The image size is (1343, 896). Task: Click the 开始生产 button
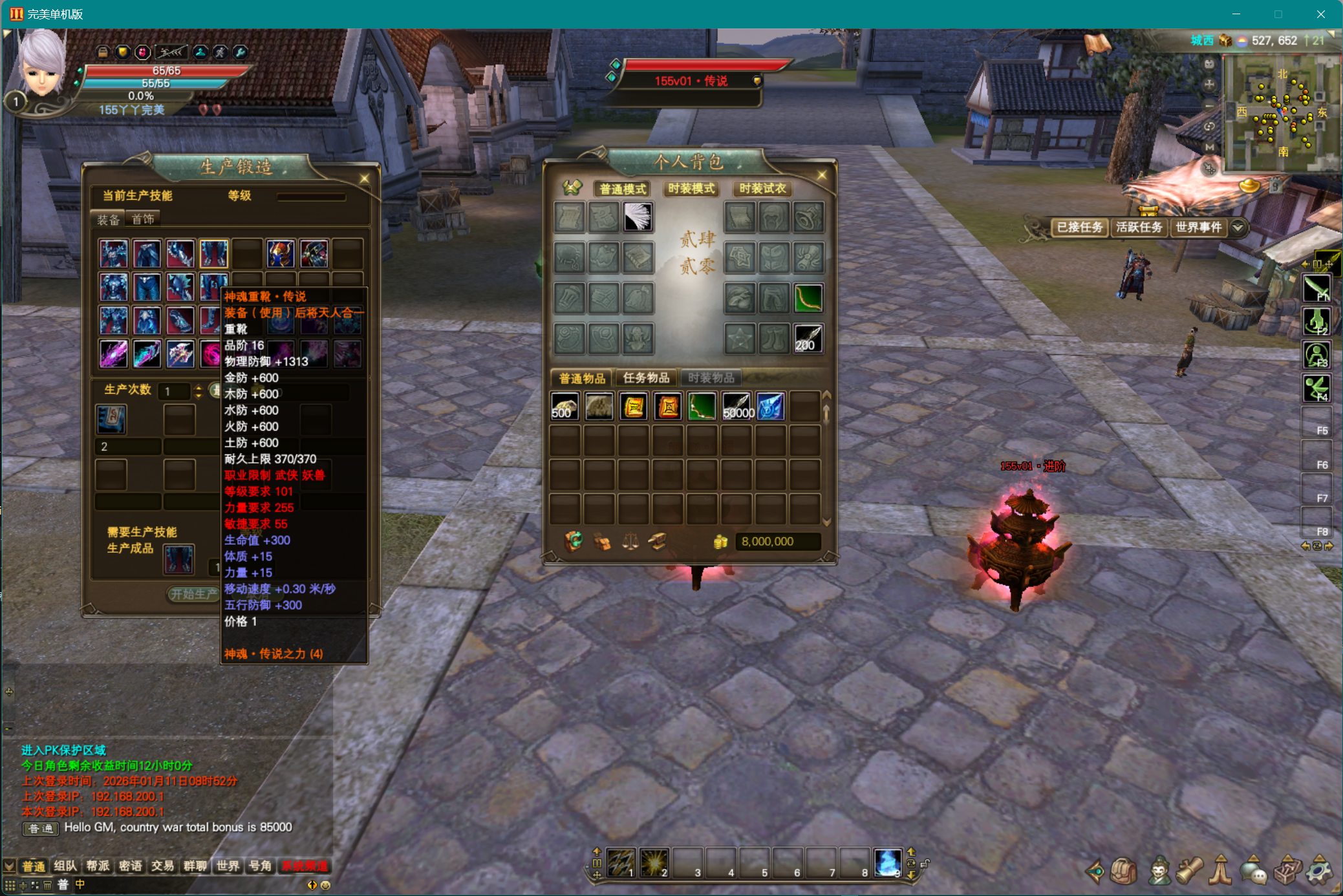(193, 593)
